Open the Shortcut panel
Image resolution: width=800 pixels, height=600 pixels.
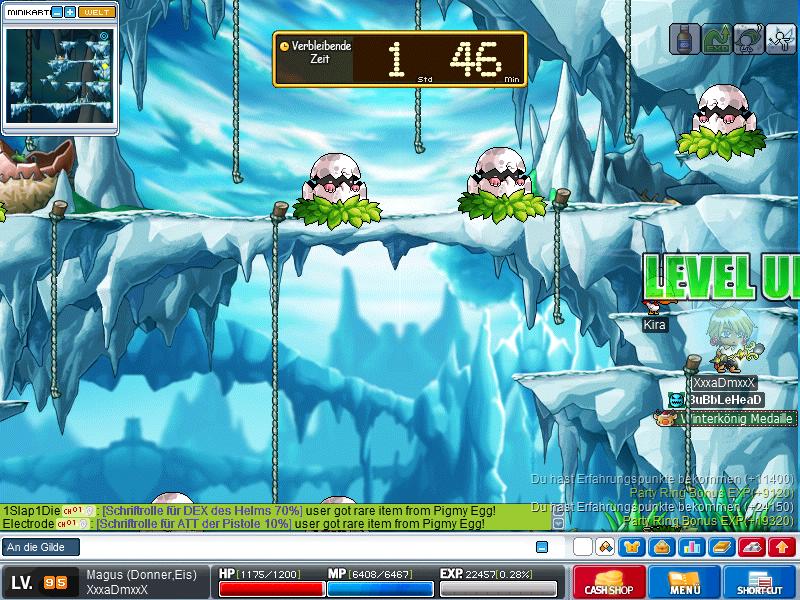pos(762,582)
